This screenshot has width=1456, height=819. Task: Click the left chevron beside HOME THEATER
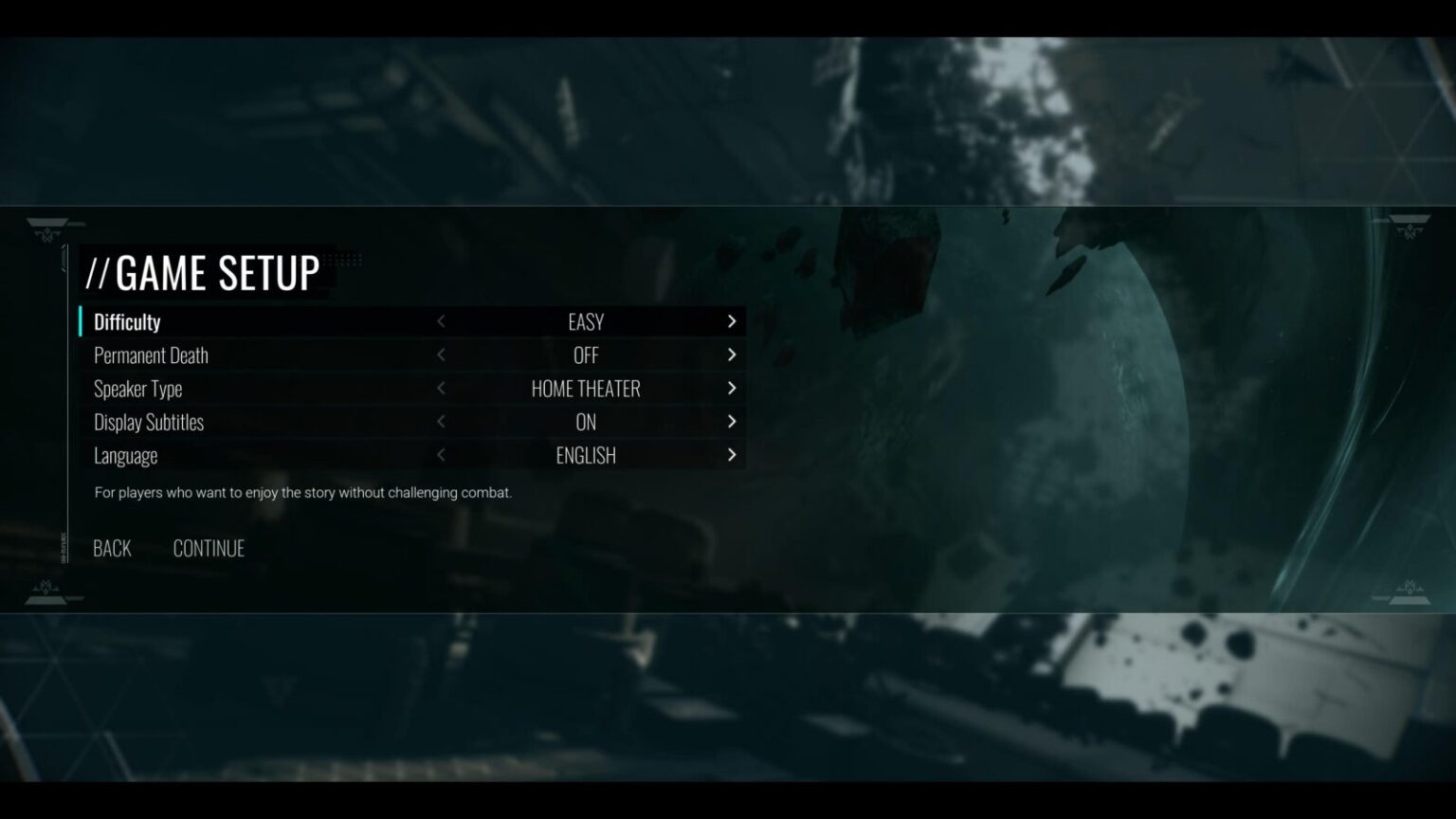tap(441, 389)
